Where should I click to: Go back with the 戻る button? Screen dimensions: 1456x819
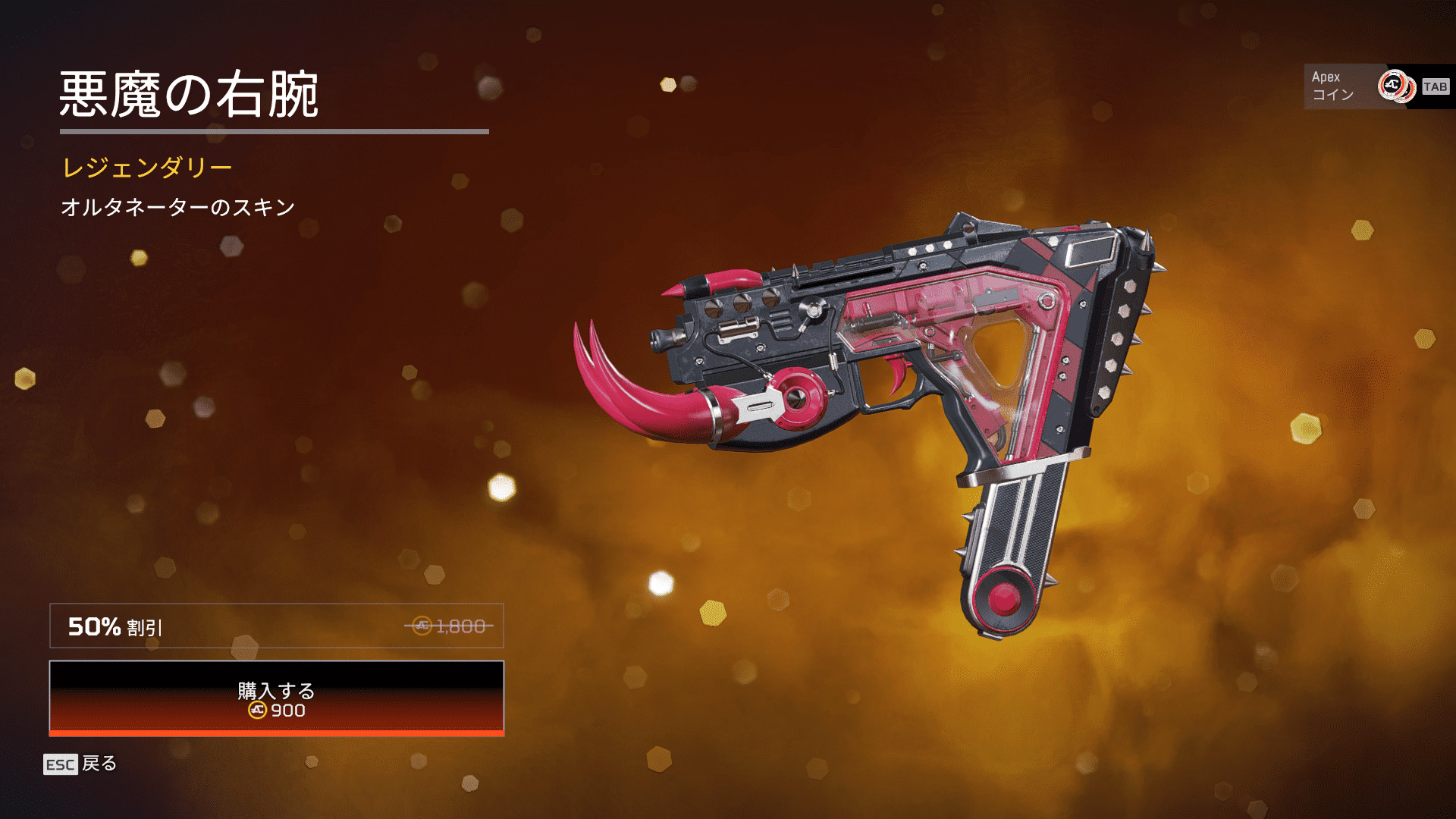coord(81,764)
